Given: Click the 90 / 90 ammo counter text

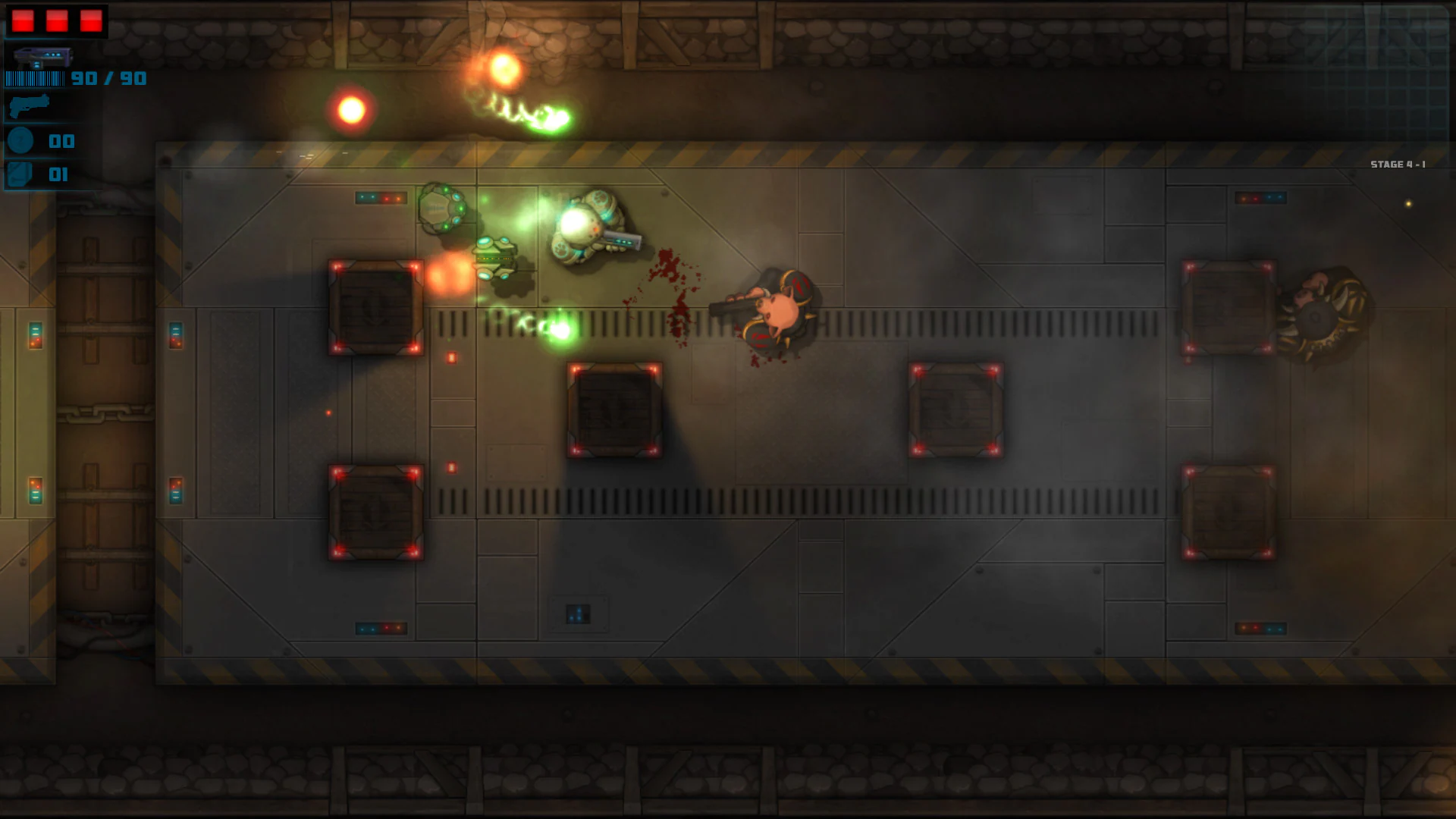Looking at the screenshot, I should tap(108, 78).
